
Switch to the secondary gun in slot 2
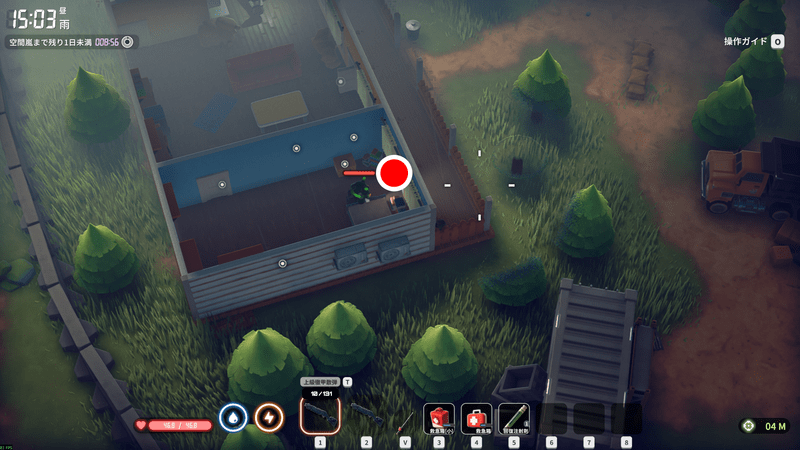click(x=365, y=413)
